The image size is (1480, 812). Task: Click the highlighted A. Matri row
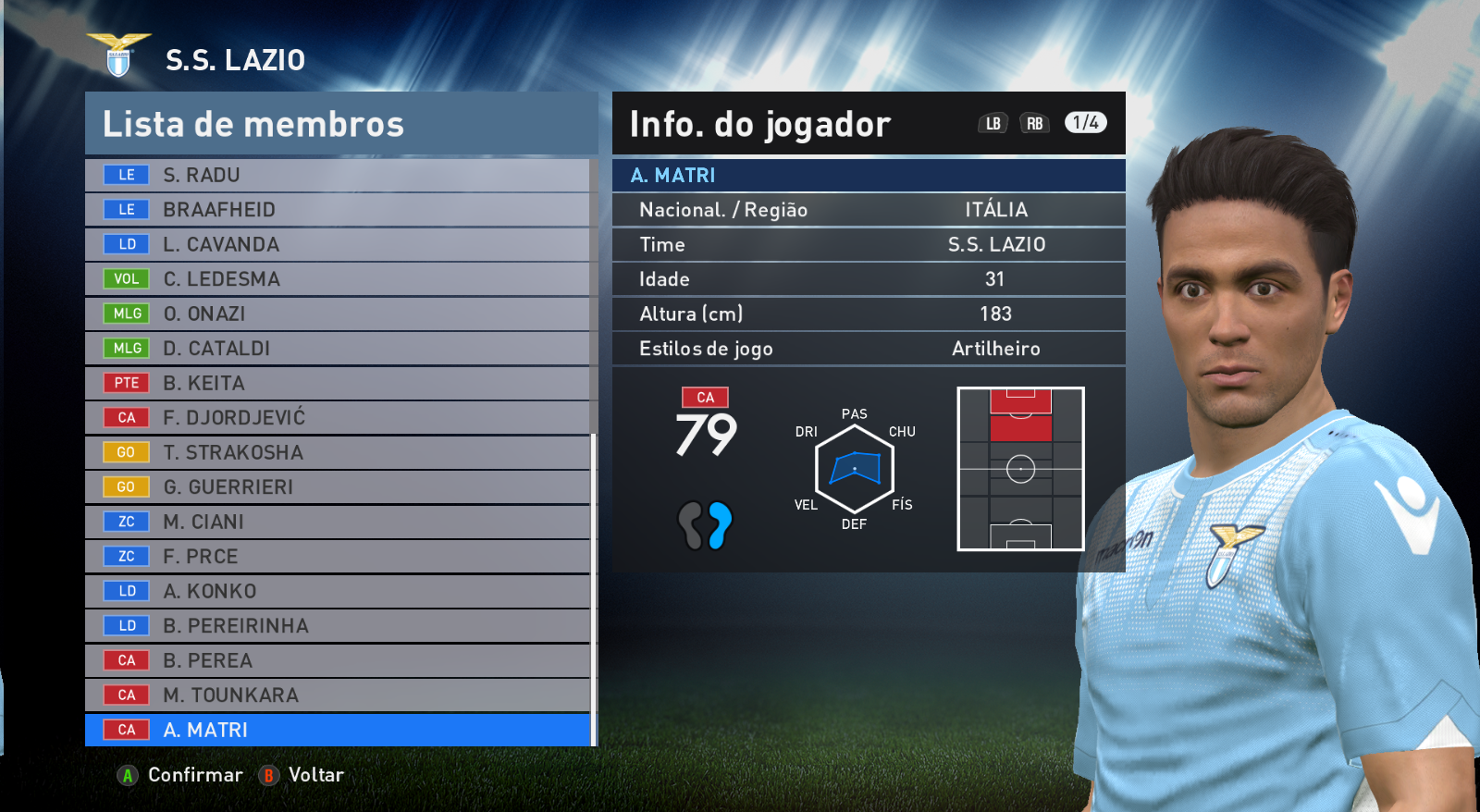click(x=338, y=730)
